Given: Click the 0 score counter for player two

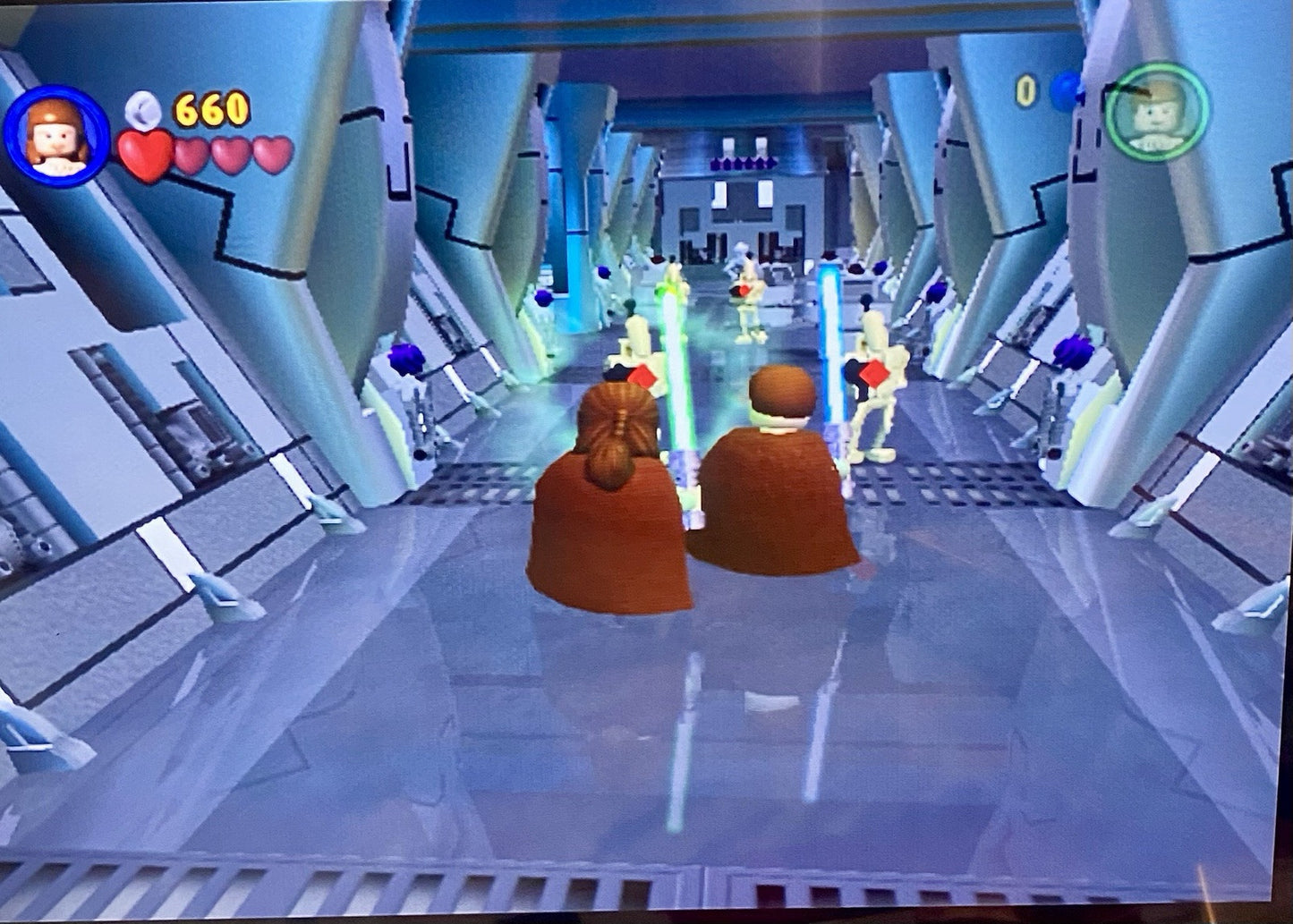Looking at the screenshot, I should click(x=1027, y=89).
